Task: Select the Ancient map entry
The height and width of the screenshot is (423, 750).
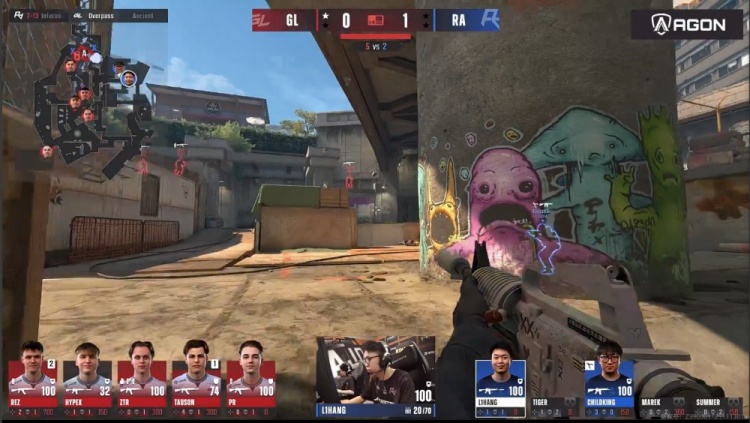Action: pos(144,16)
